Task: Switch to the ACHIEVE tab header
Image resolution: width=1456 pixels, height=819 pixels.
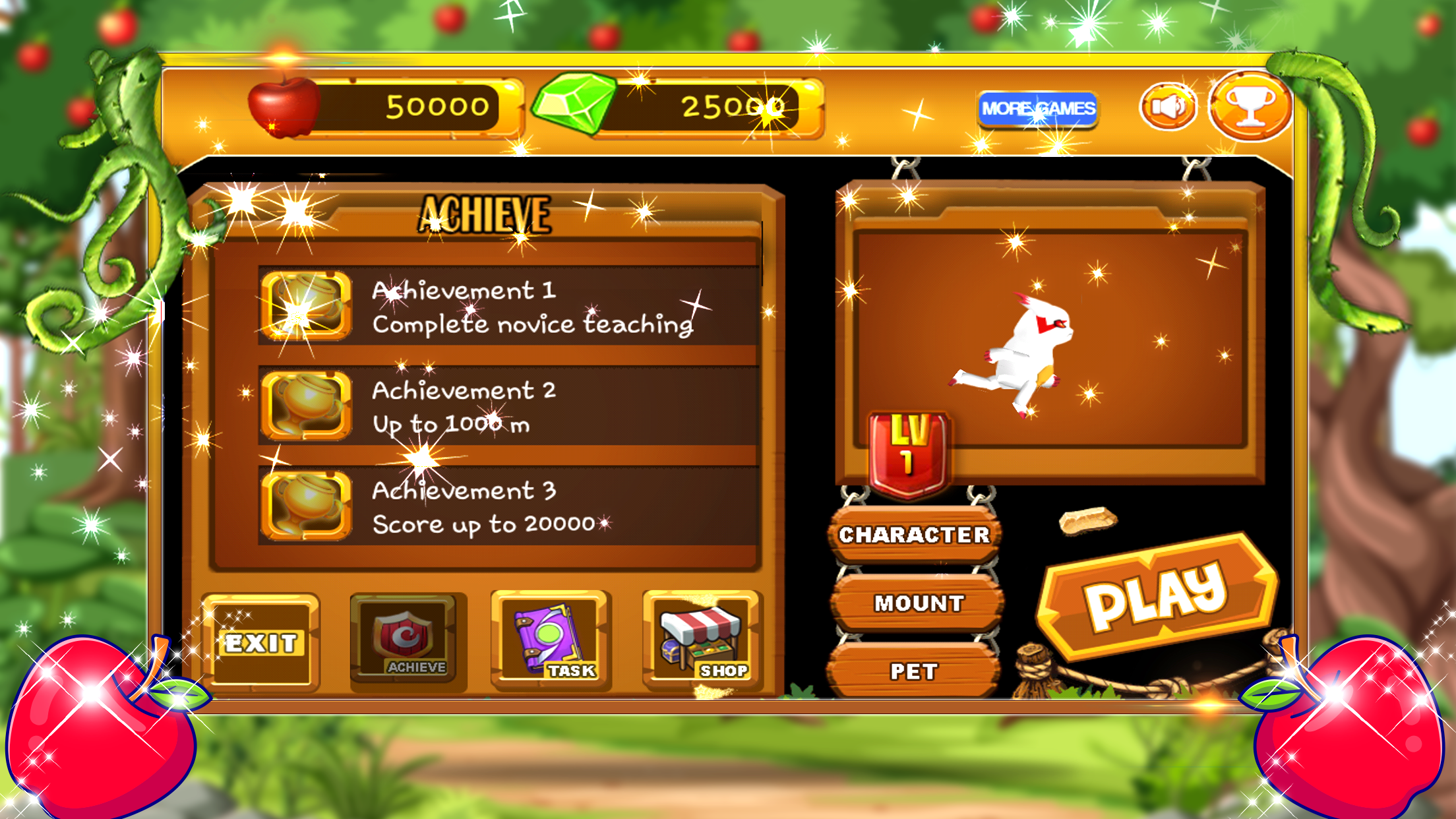Action: point(486,211)
